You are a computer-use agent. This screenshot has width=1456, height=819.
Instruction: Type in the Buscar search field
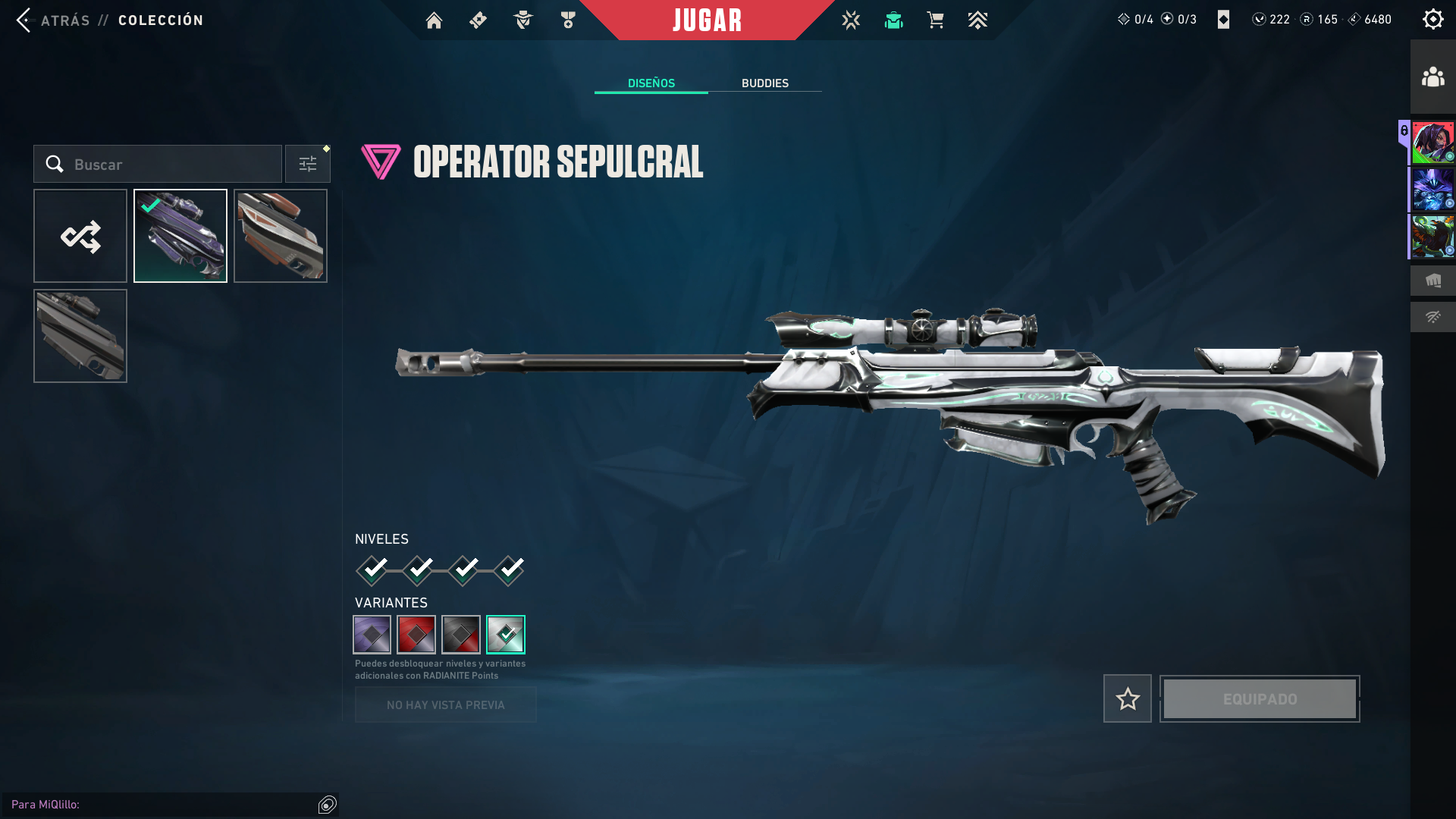(x=167, y=165)
